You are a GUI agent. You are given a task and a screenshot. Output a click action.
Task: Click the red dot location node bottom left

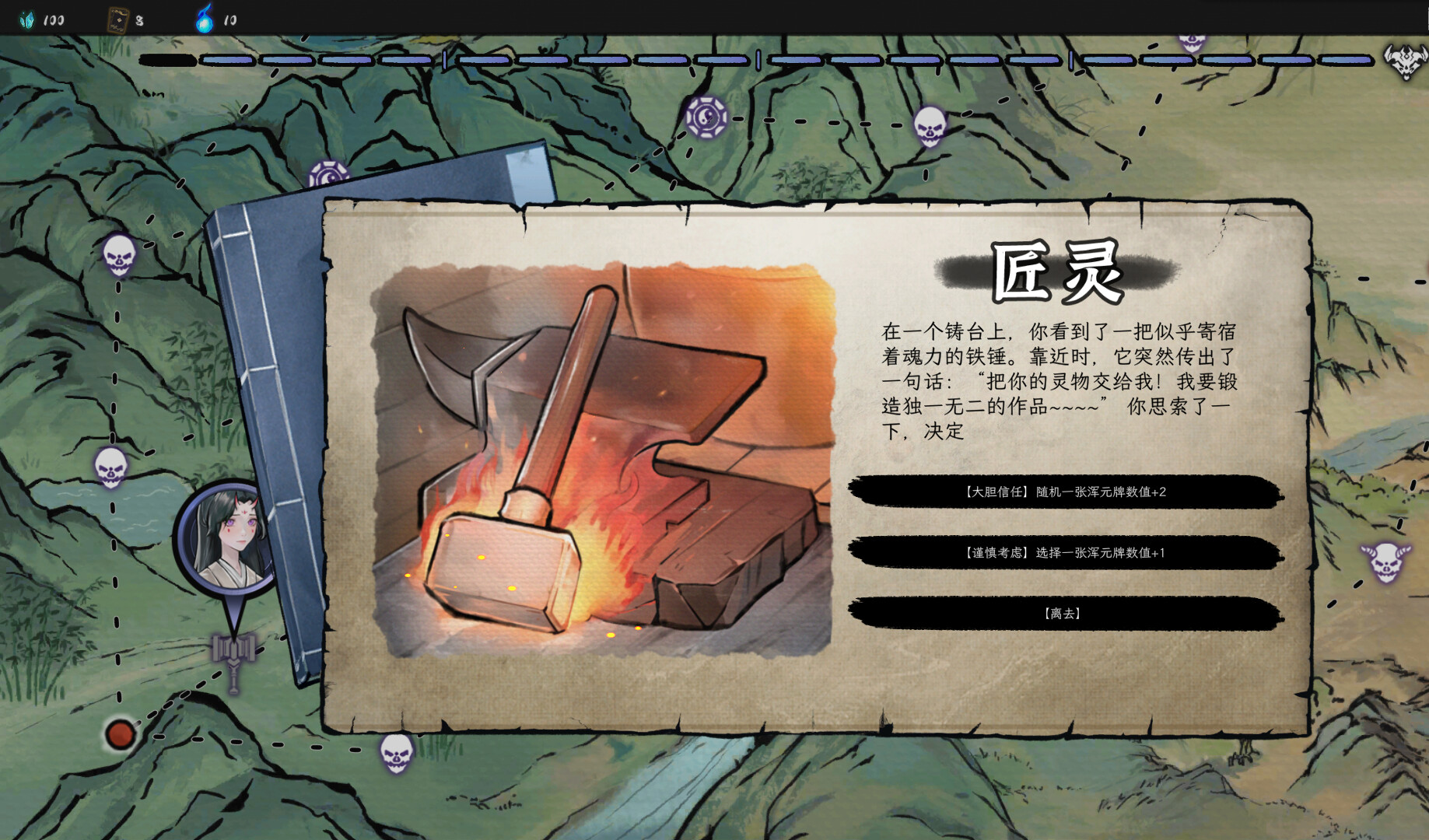coord(121,732)
